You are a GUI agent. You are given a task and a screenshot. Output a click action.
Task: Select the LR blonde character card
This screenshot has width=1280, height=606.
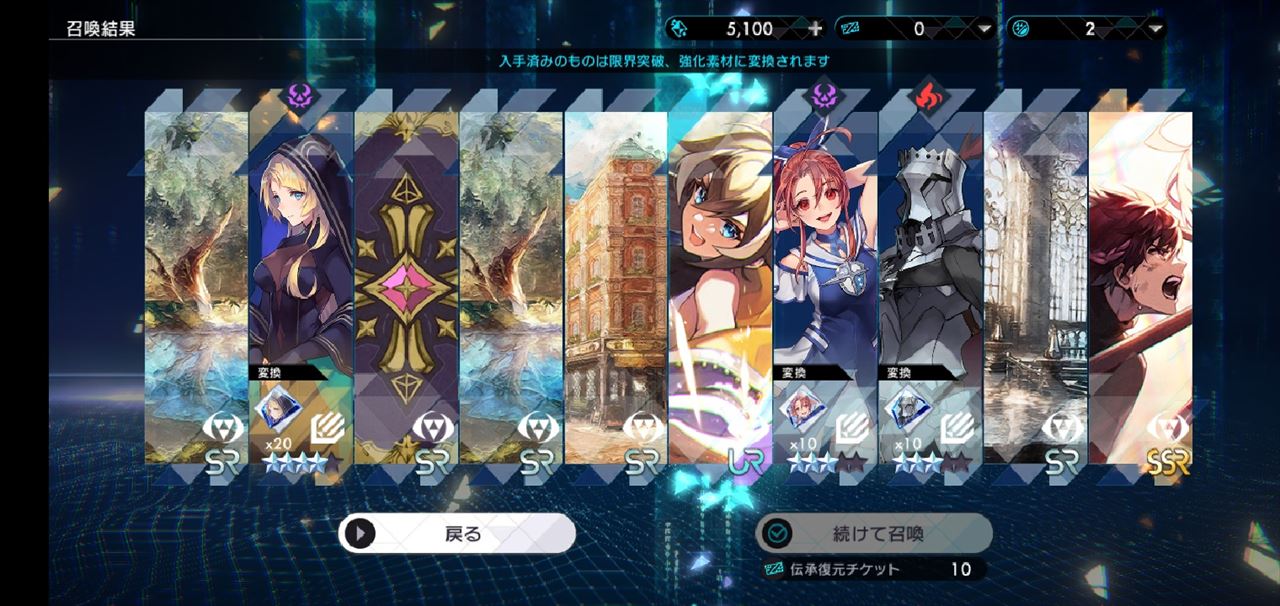(x=720, y=280)
